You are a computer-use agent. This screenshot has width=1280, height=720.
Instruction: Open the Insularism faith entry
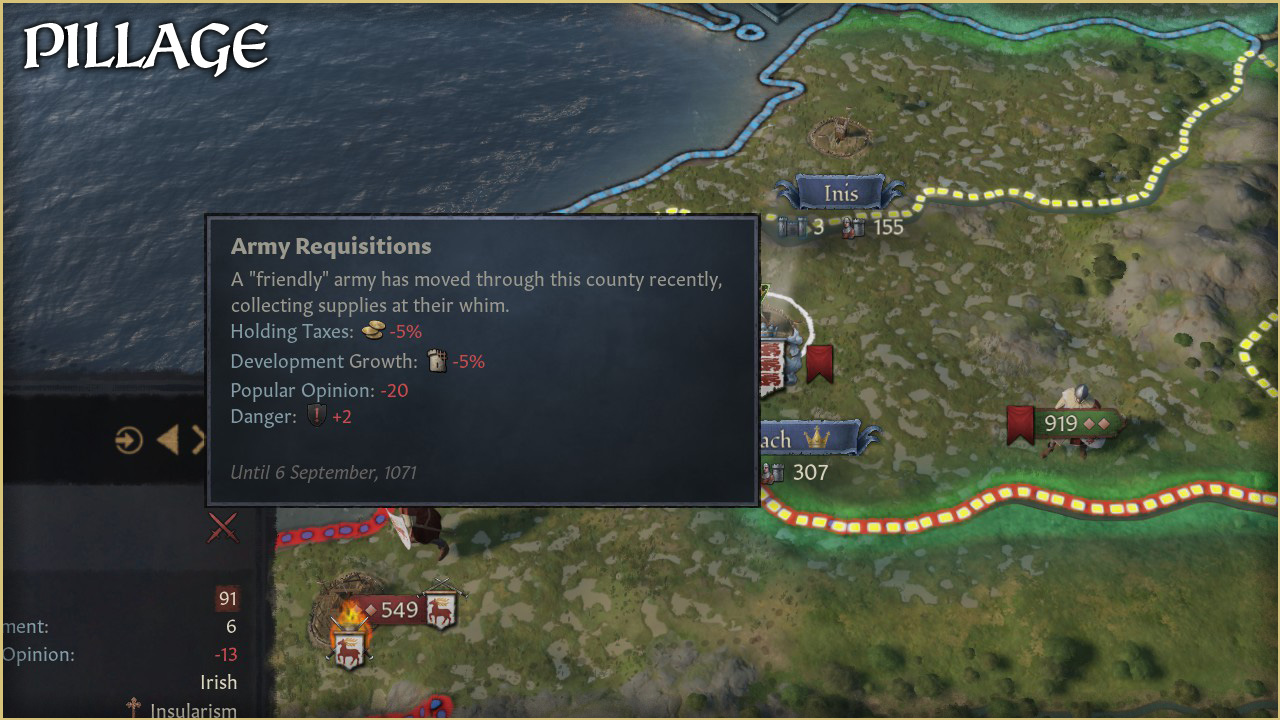(193, 711)
